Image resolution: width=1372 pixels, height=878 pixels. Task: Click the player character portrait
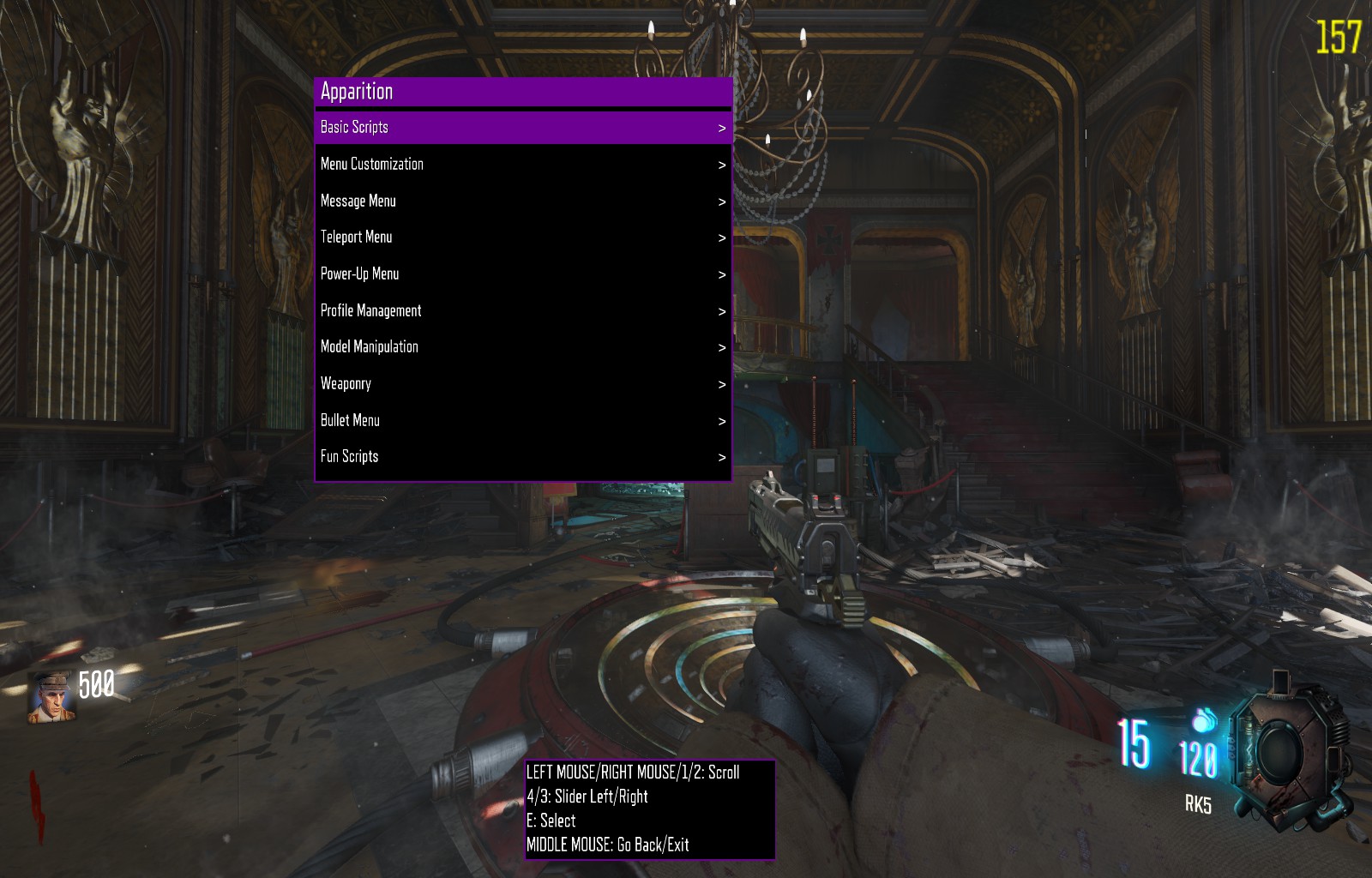[x=51, y=697]
